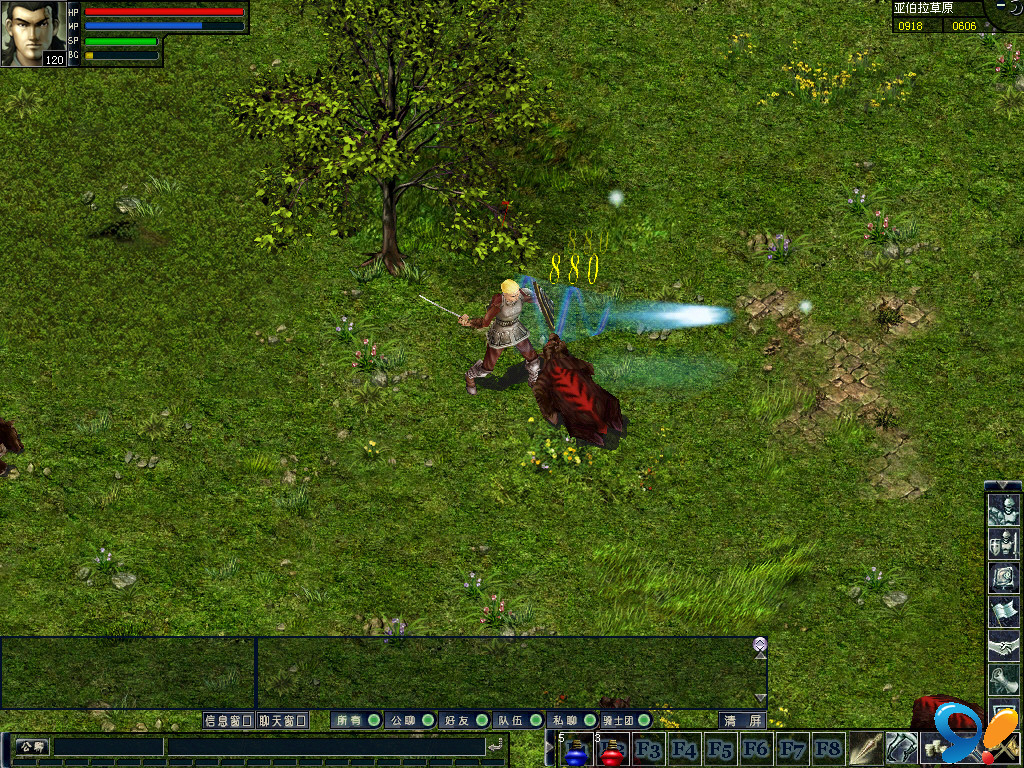
Task: Open the spellbook skills icon
Action: click(x=1002, y=579)
